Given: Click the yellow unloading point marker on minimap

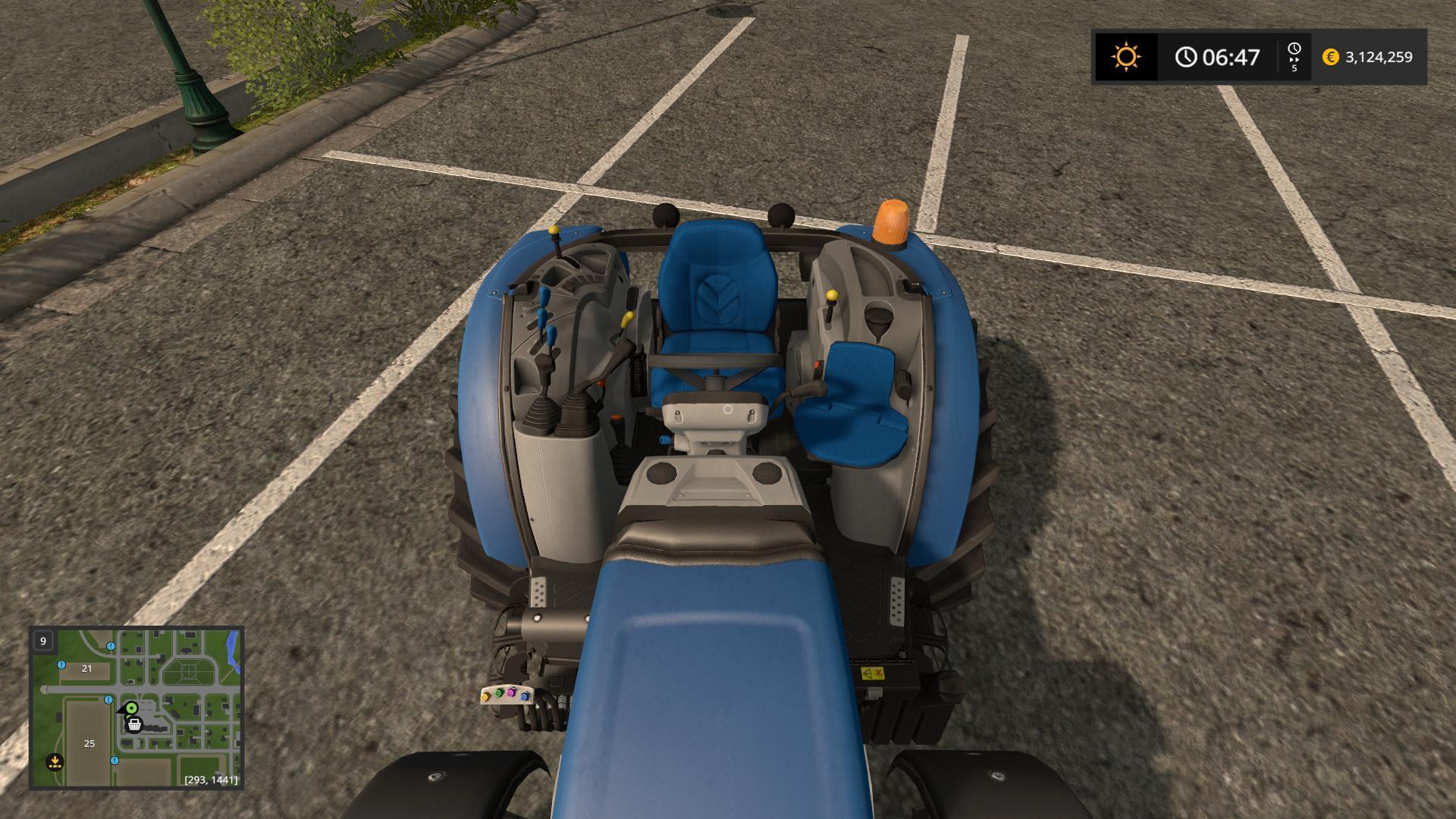Looking at the screenshot, I should pyautogui.click(x=54, y=761).
